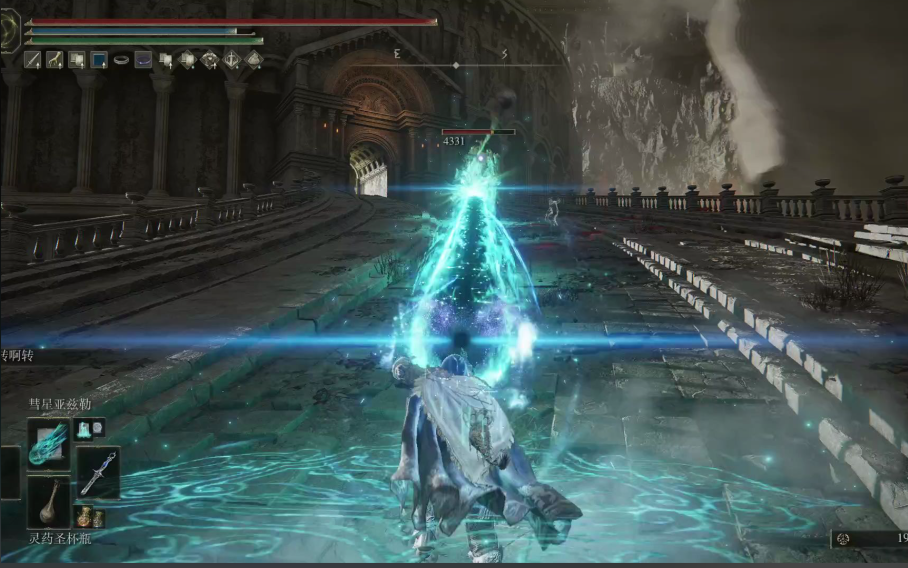The image size is (908, 568).
Task: Click the compass bar at the top
Action: pos(456,64)
